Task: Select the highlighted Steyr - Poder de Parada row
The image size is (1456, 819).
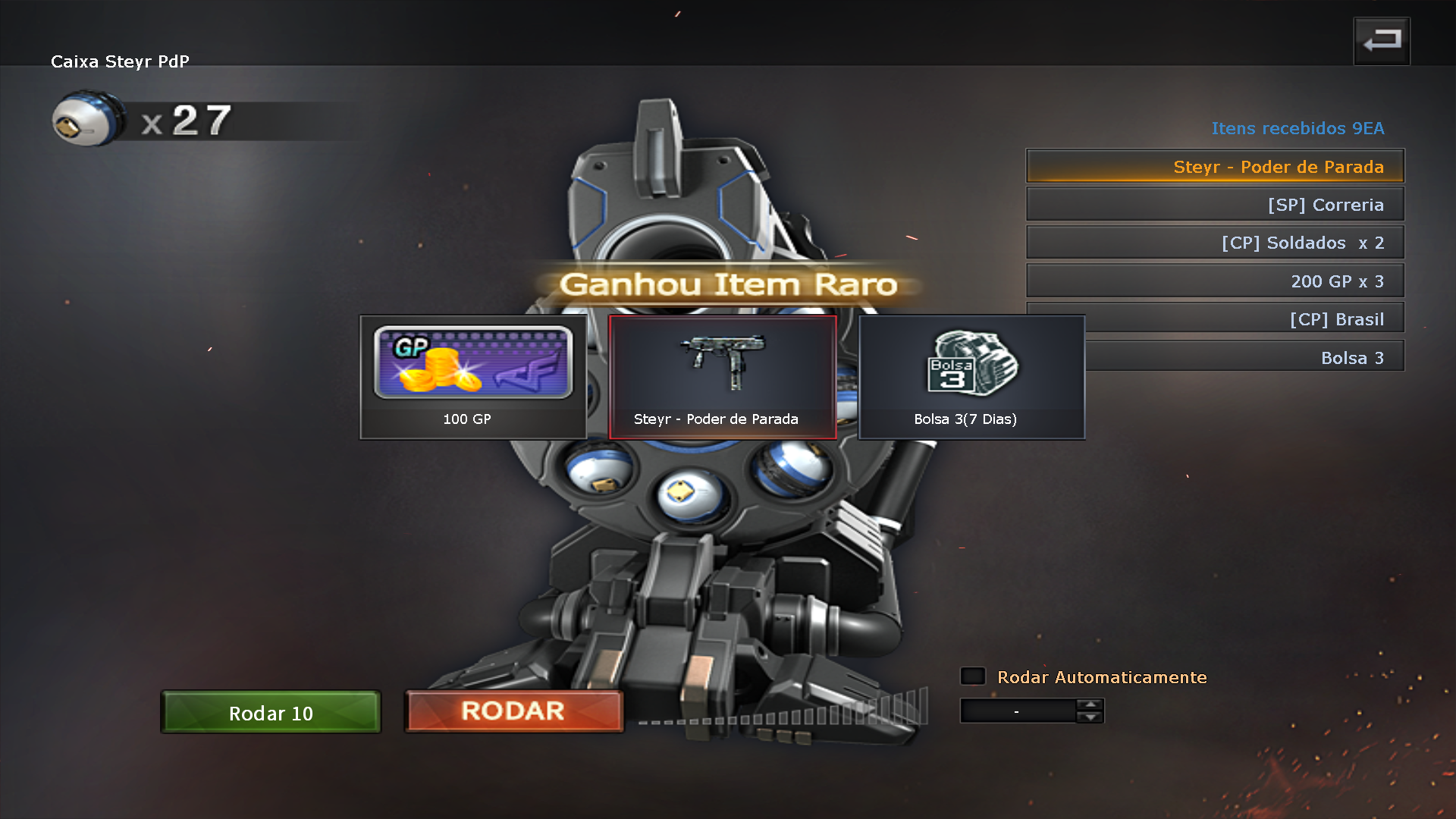Action: coord(1215,166)
